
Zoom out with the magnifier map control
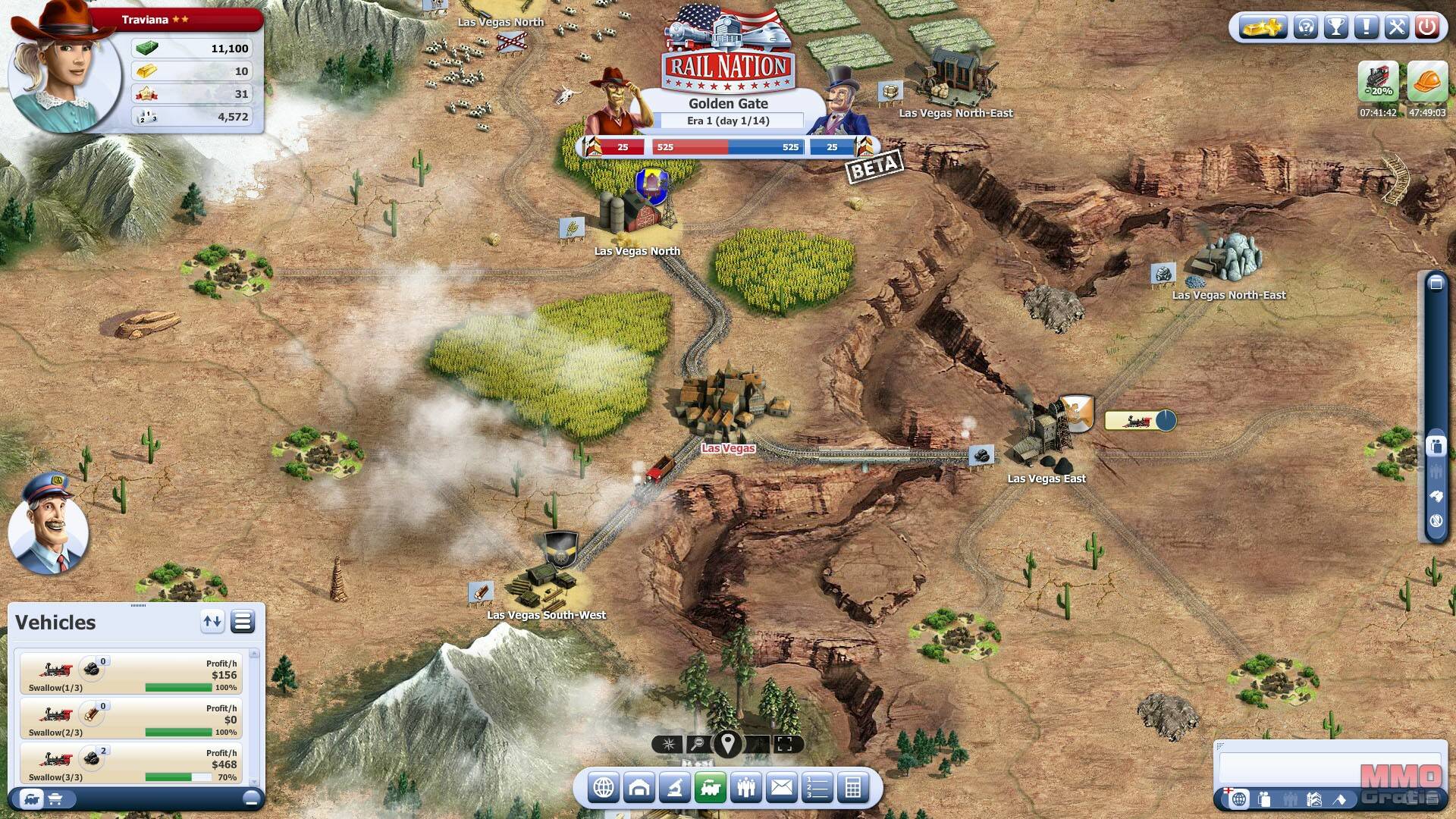click(696, 744)
